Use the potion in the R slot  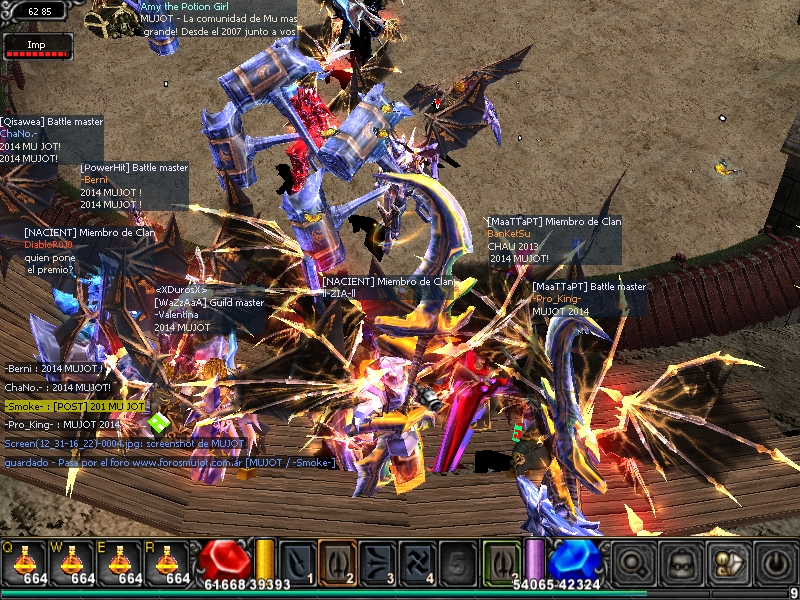coord(170,563)
